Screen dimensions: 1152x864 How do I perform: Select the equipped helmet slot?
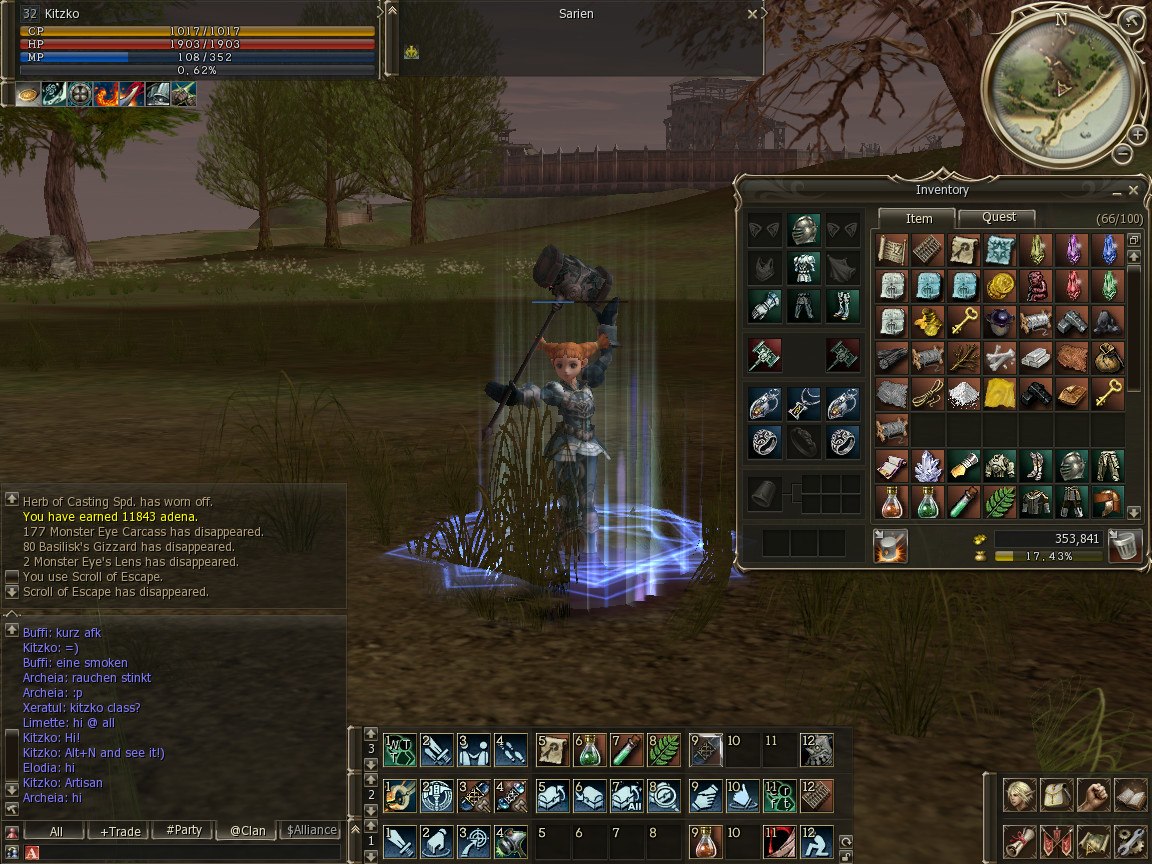coord(803,229)
